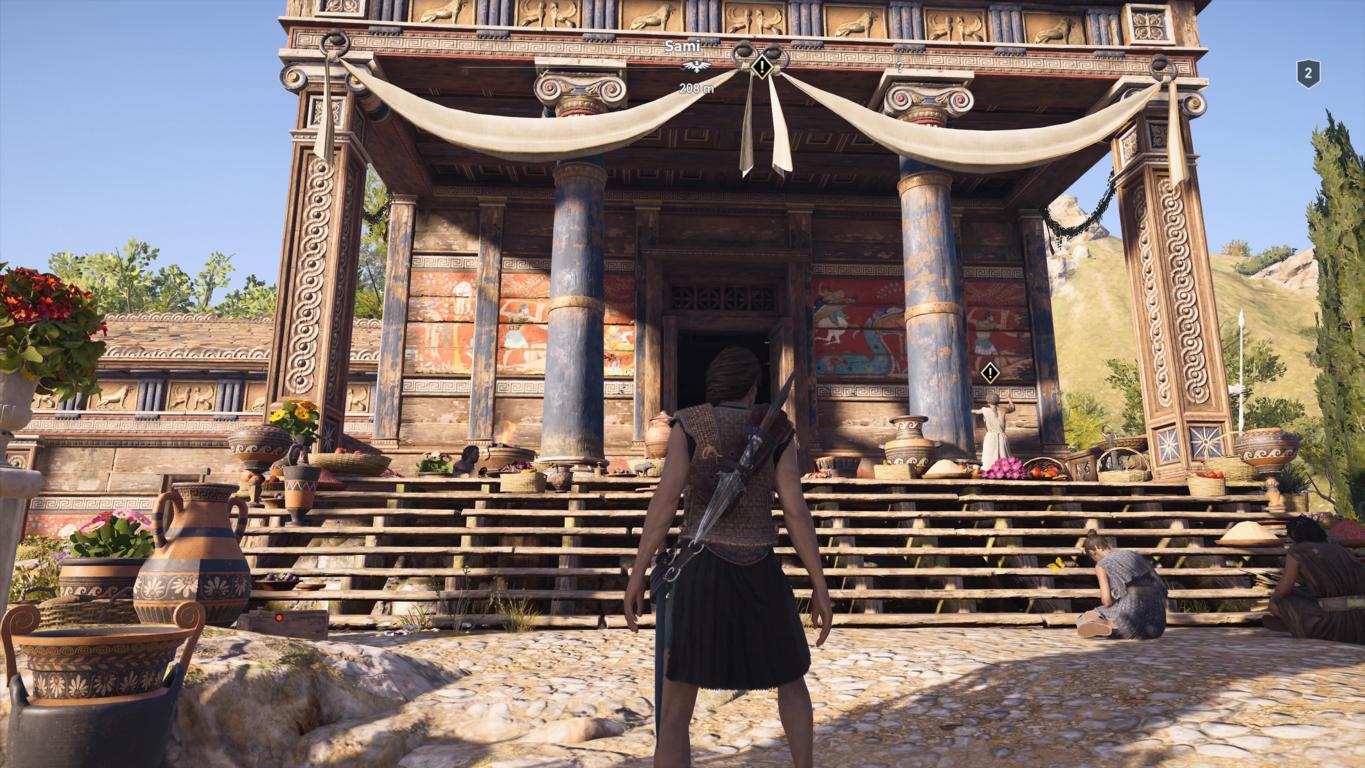Screen dimensions: 1365x768
Task: Select the eagle icon under the Sami label
Action: pyautogui.click(x=695, y=67)
